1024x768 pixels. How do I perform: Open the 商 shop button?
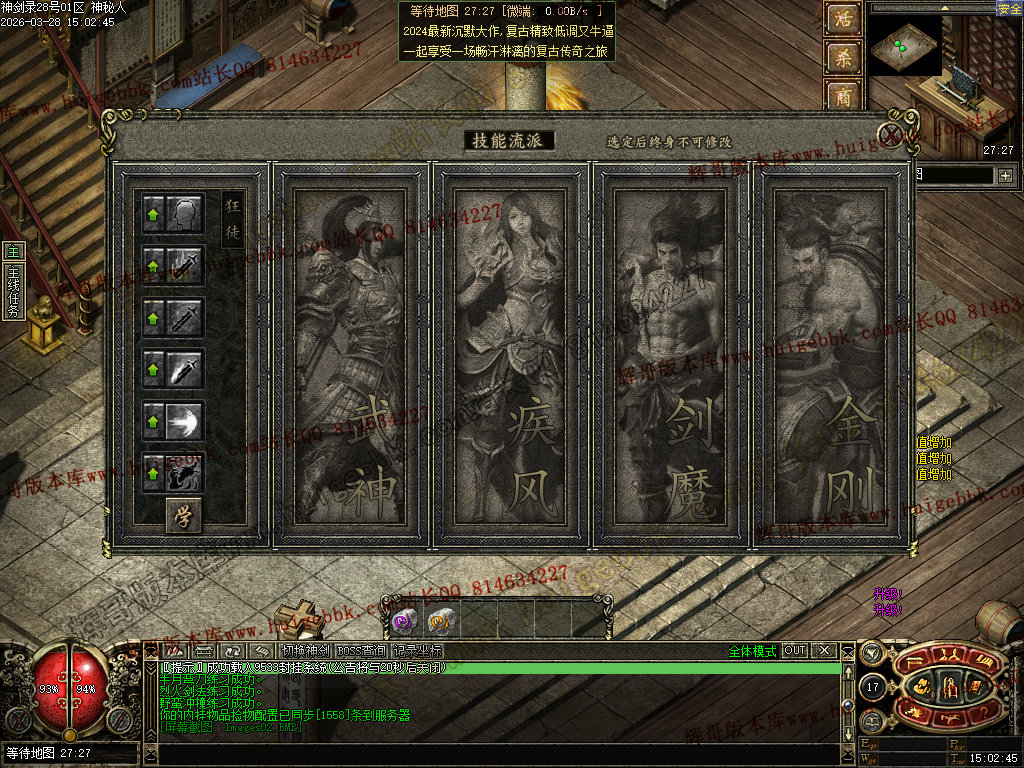[843, 96]
